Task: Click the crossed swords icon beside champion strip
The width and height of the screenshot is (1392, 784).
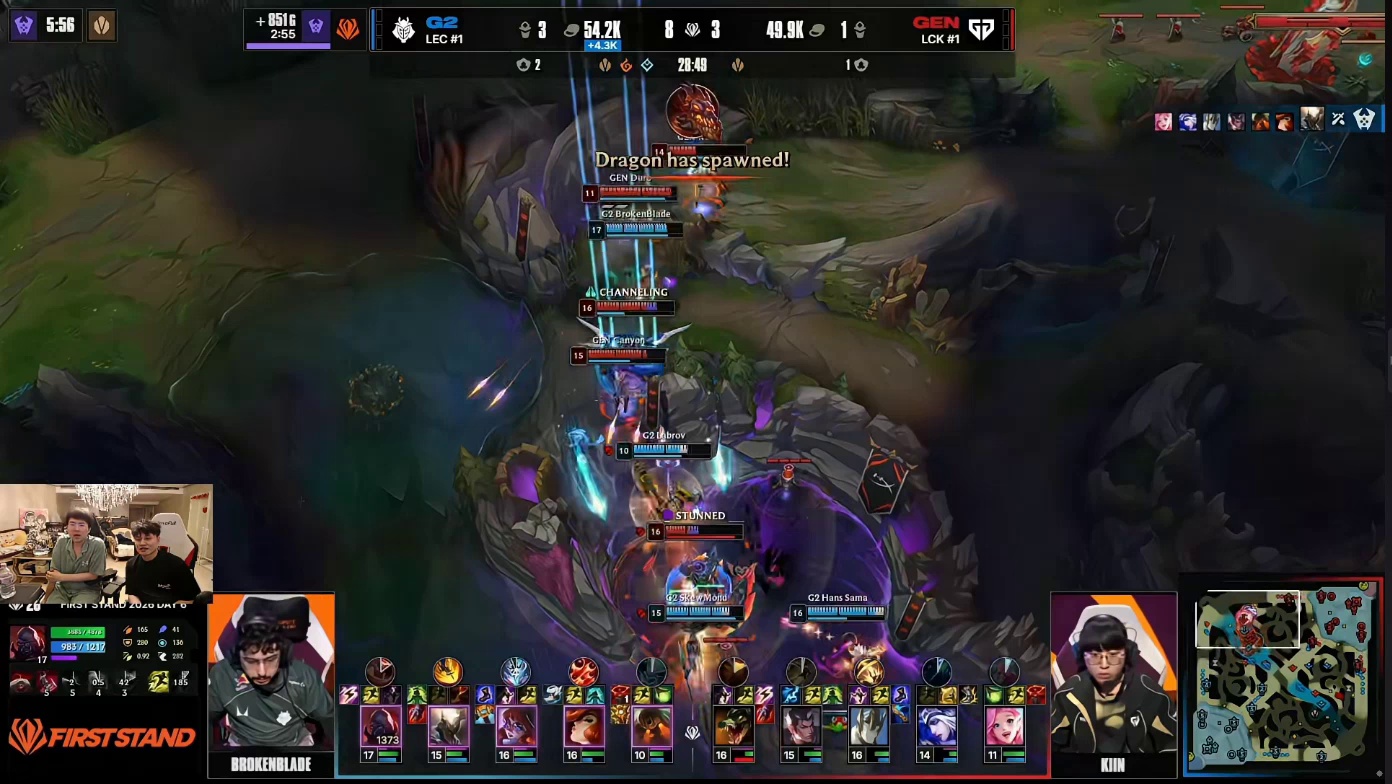Action: [x=1338, y=120]
